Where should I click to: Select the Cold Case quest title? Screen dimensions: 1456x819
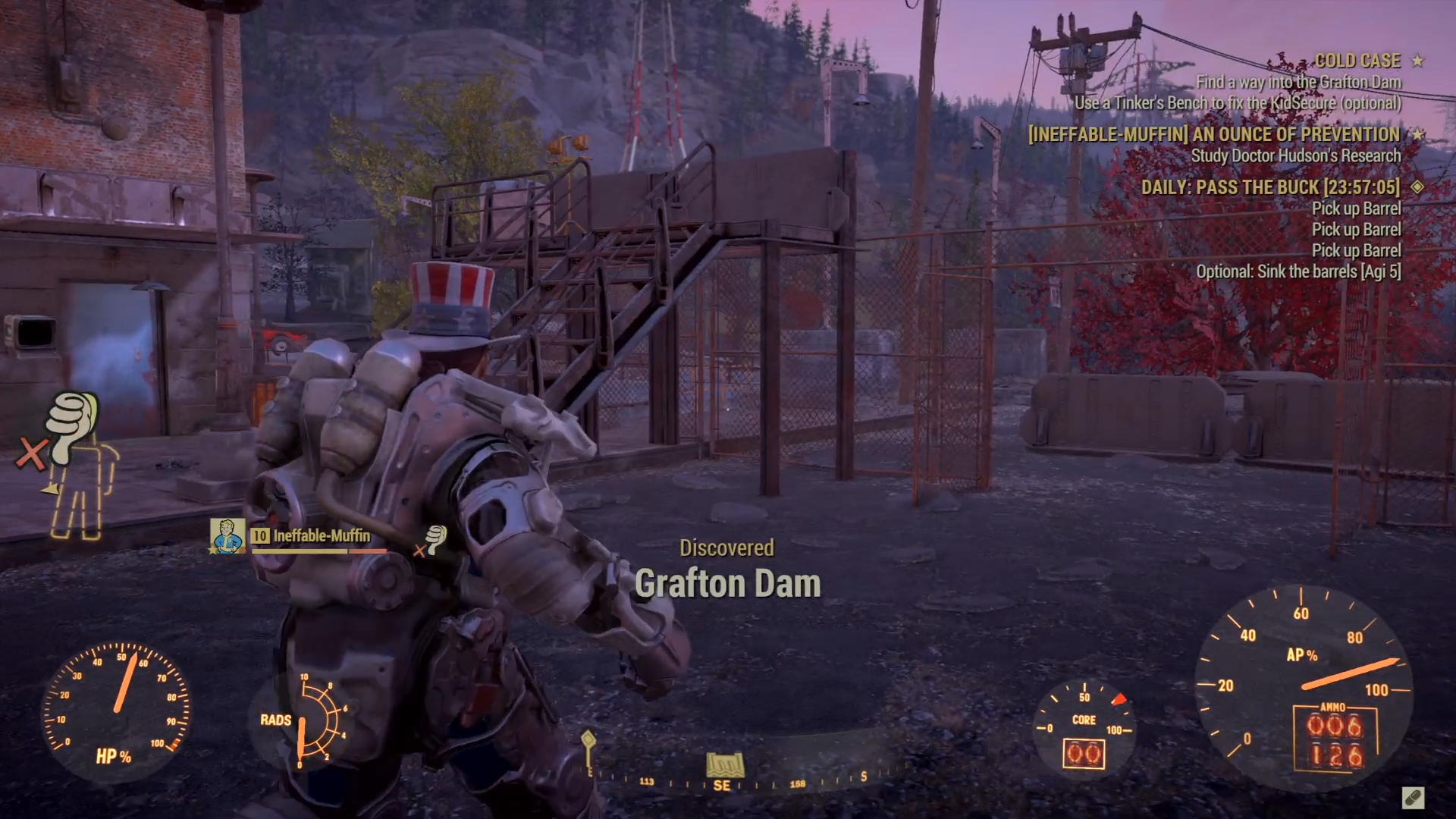click(x=1357, y=61)
